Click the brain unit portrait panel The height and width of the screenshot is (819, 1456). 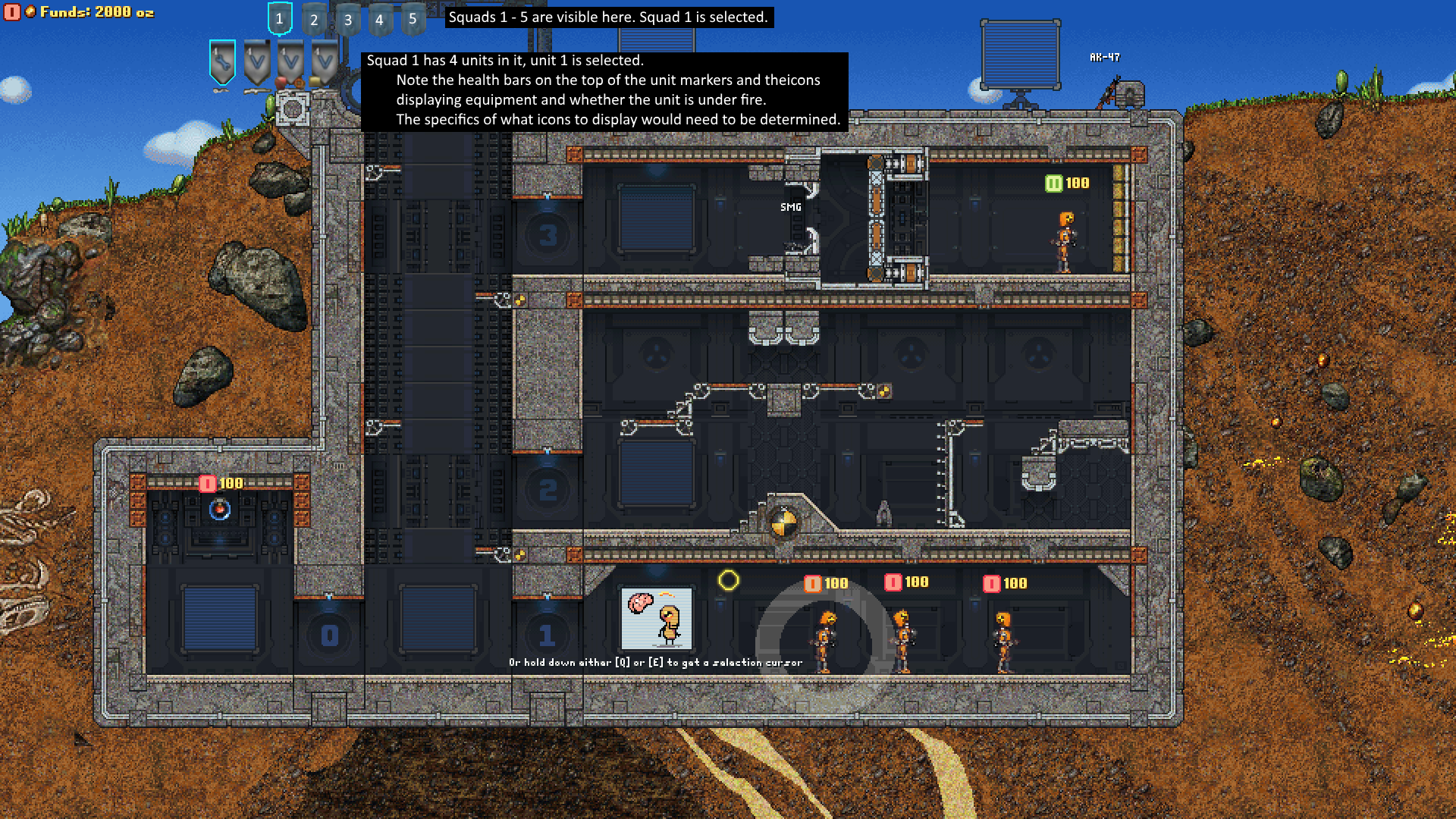click(x=657, y=617)
